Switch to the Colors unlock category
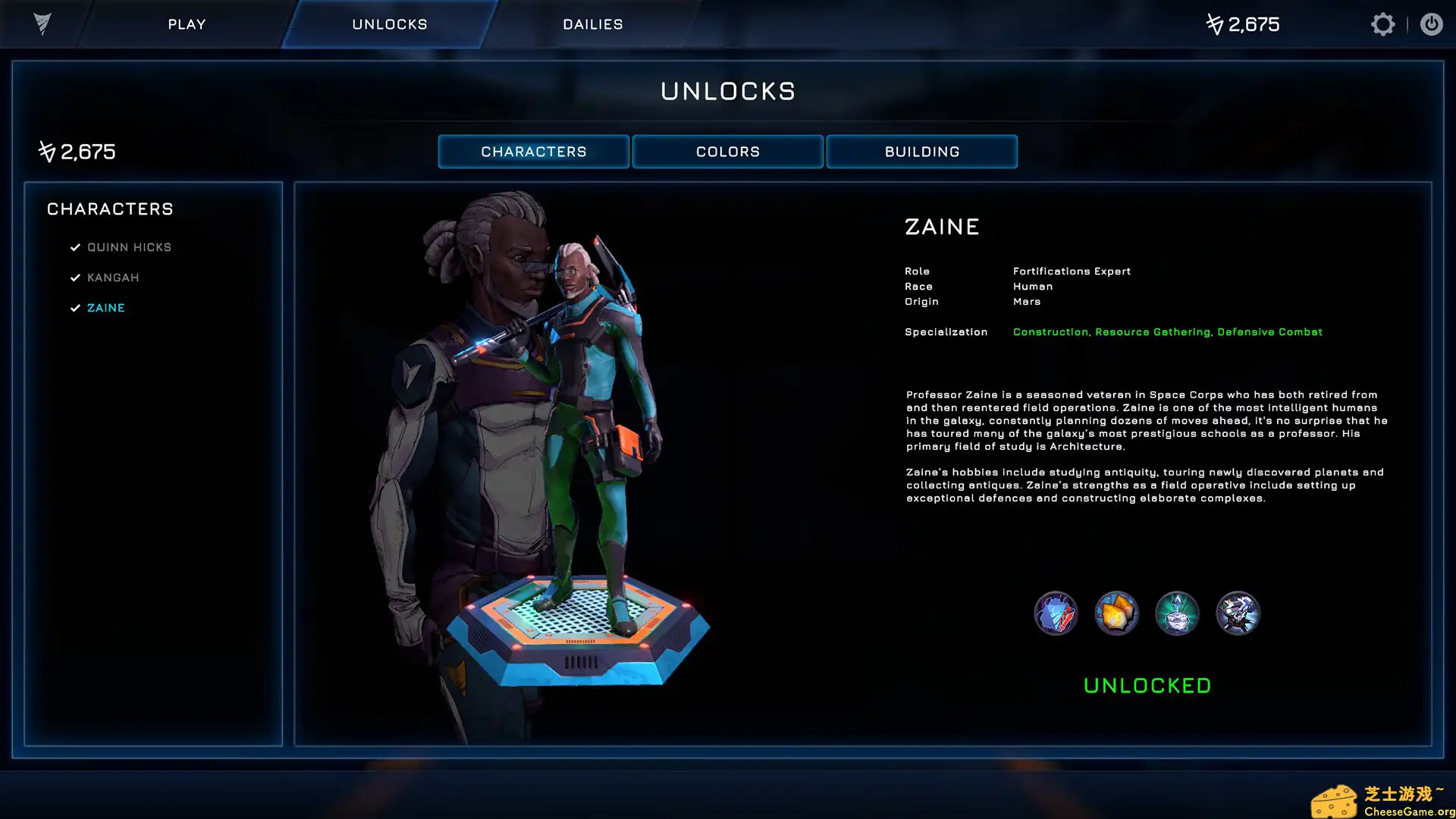Screen dimensions: 1456x819 pyautogui.click(x=727, y=152)
